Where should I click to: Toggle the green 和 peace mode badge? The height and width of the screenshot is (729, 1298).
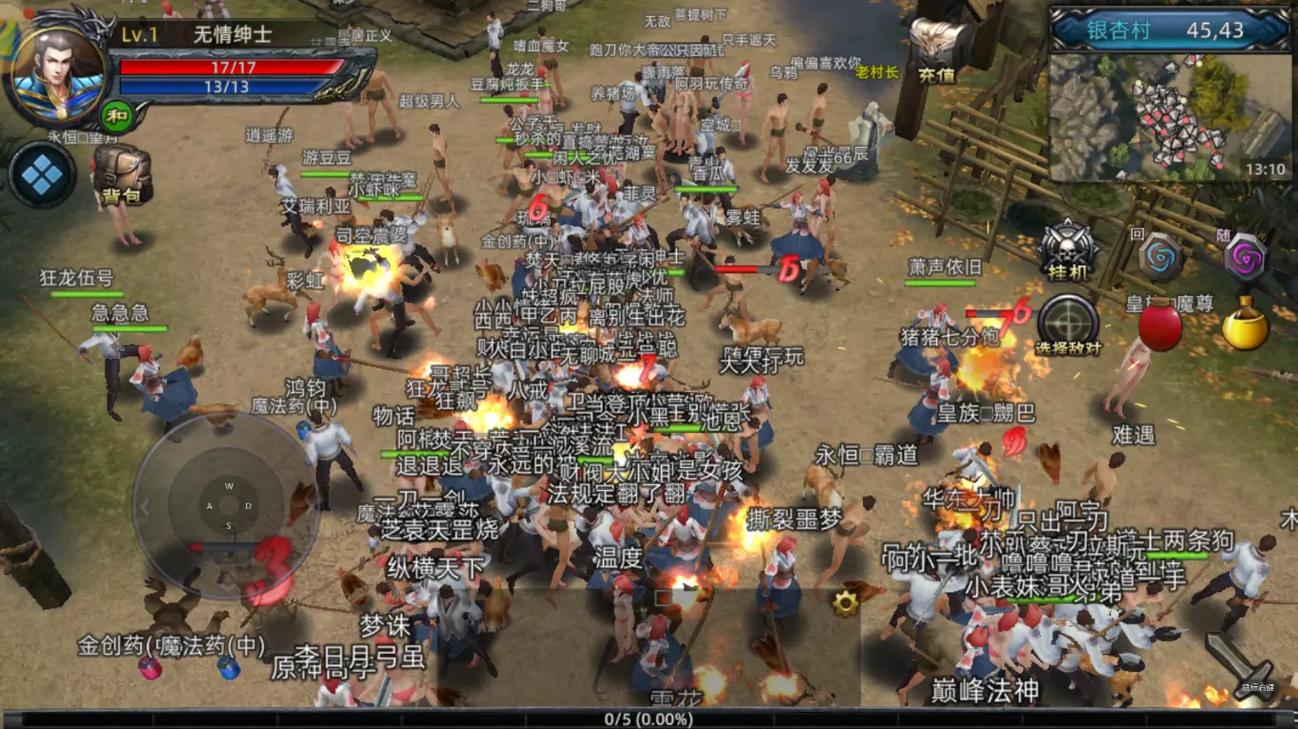point(118,116)
